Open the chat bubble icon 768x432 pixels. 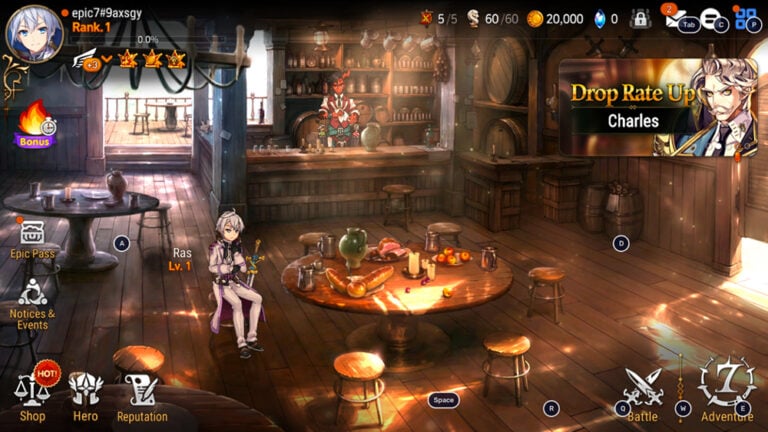709,18
